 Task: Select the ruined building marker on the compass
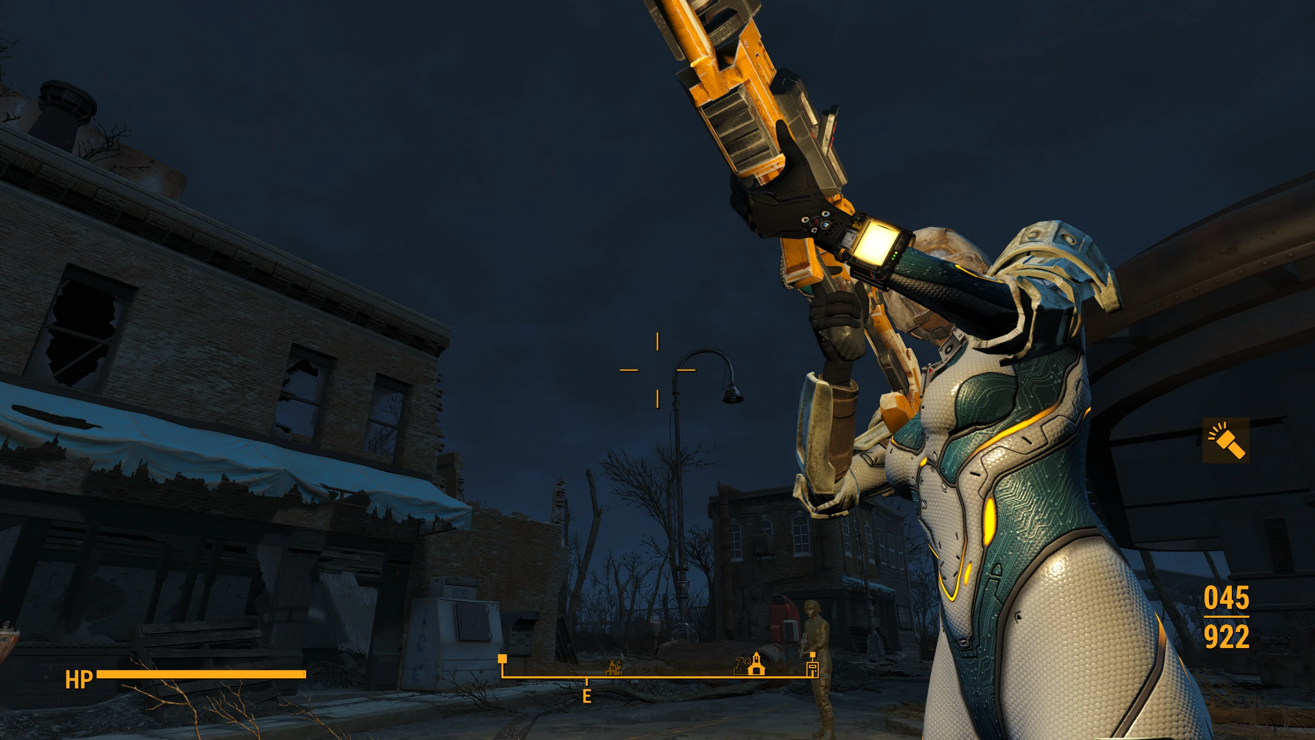[x=613, y=667]
